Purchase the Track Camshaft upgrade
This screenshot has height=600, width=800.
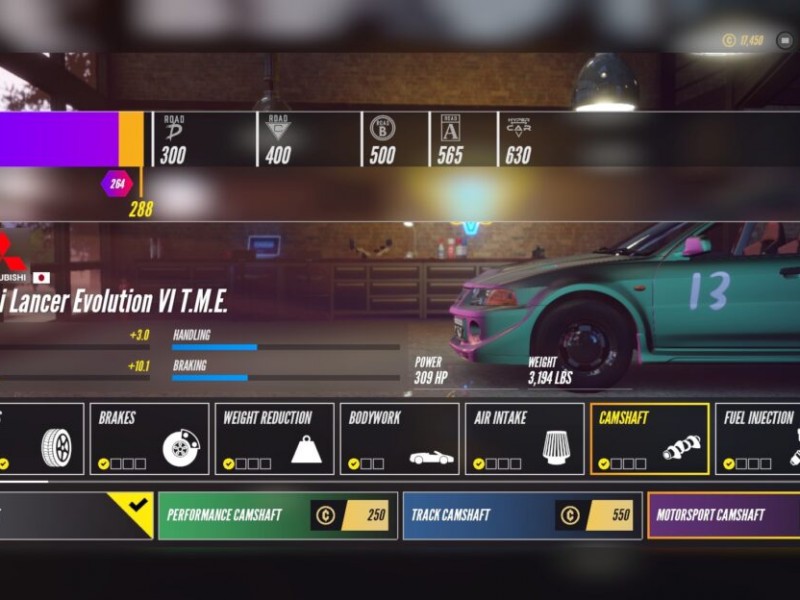pos(522,515)
